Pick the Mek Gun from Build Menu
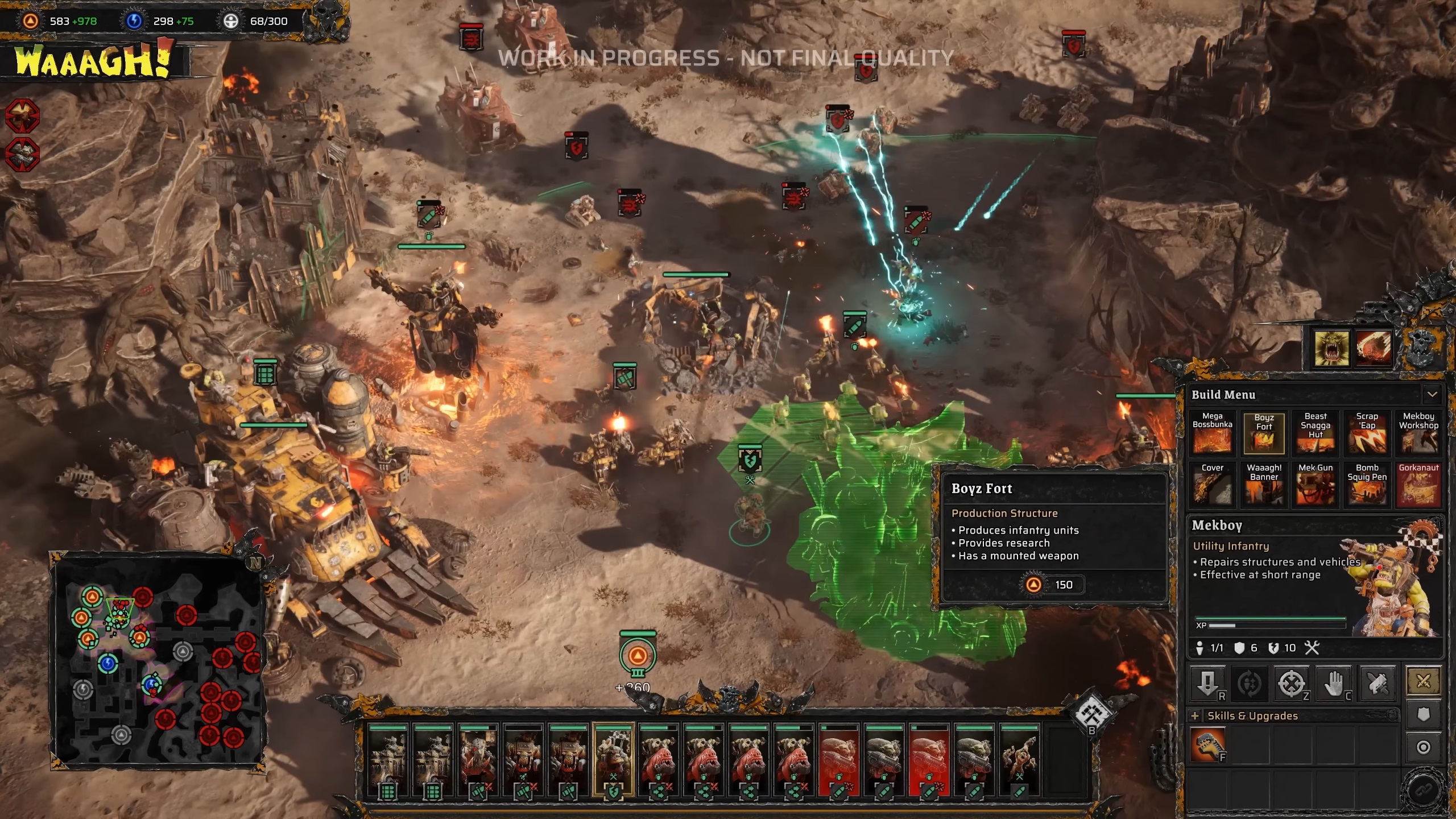Viewport: 1456px width, 819px height. coord(1316,485)
